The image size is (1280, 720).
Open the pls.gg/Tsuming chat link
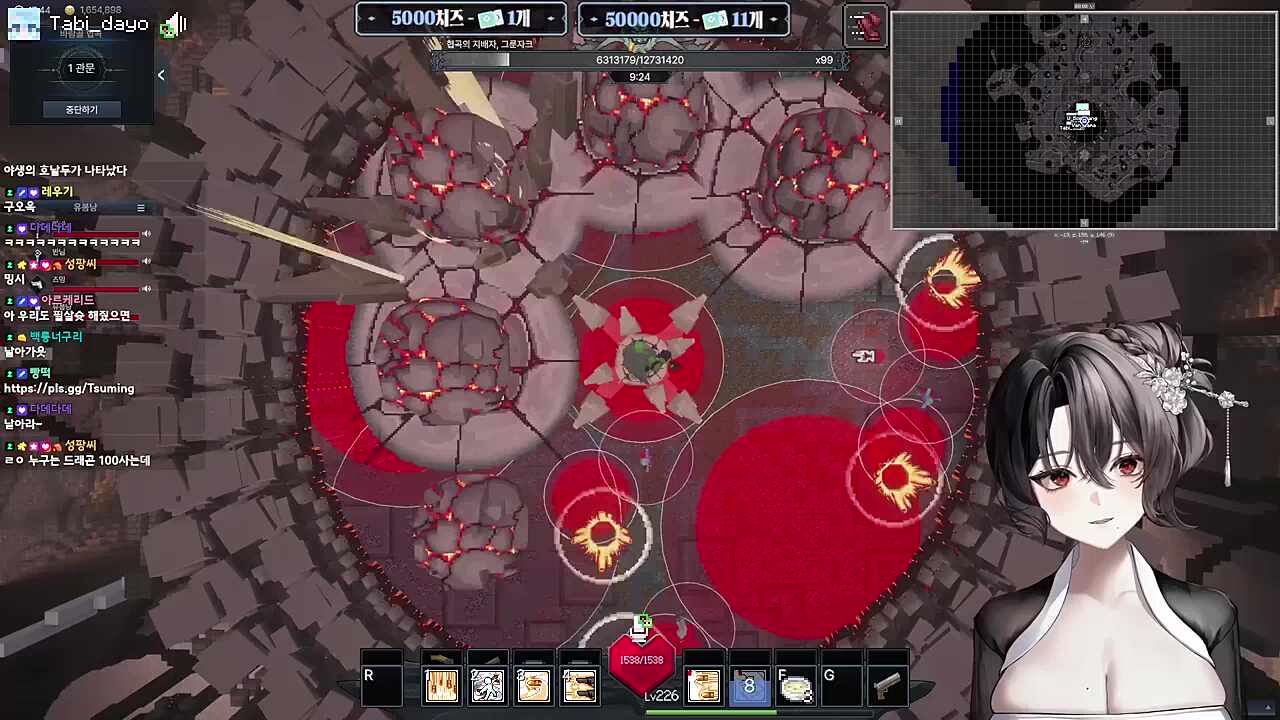pyautogui.click(x=69, y=388)
